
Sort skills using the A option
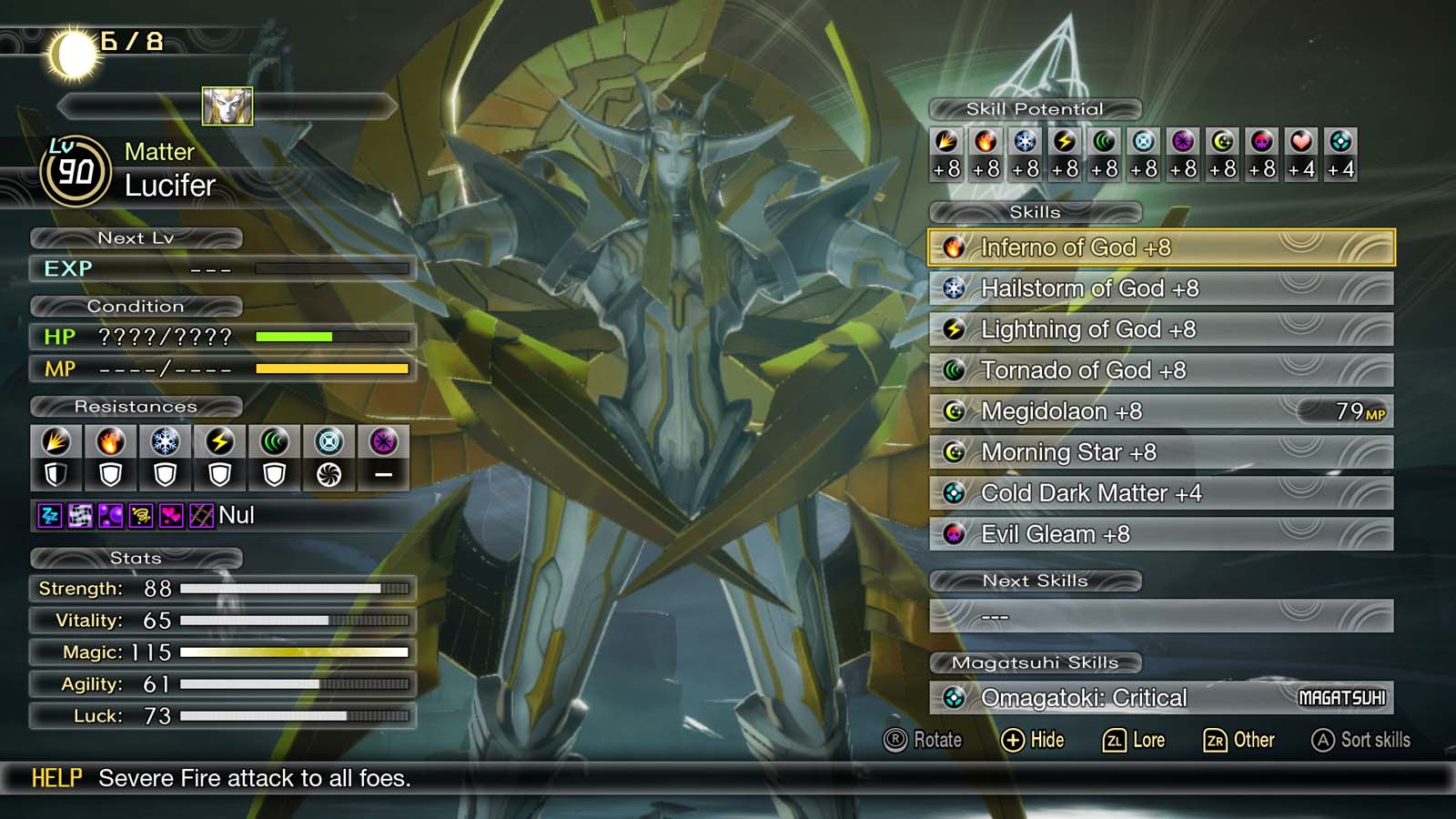pyautogui.click(x=1360, y=740)
